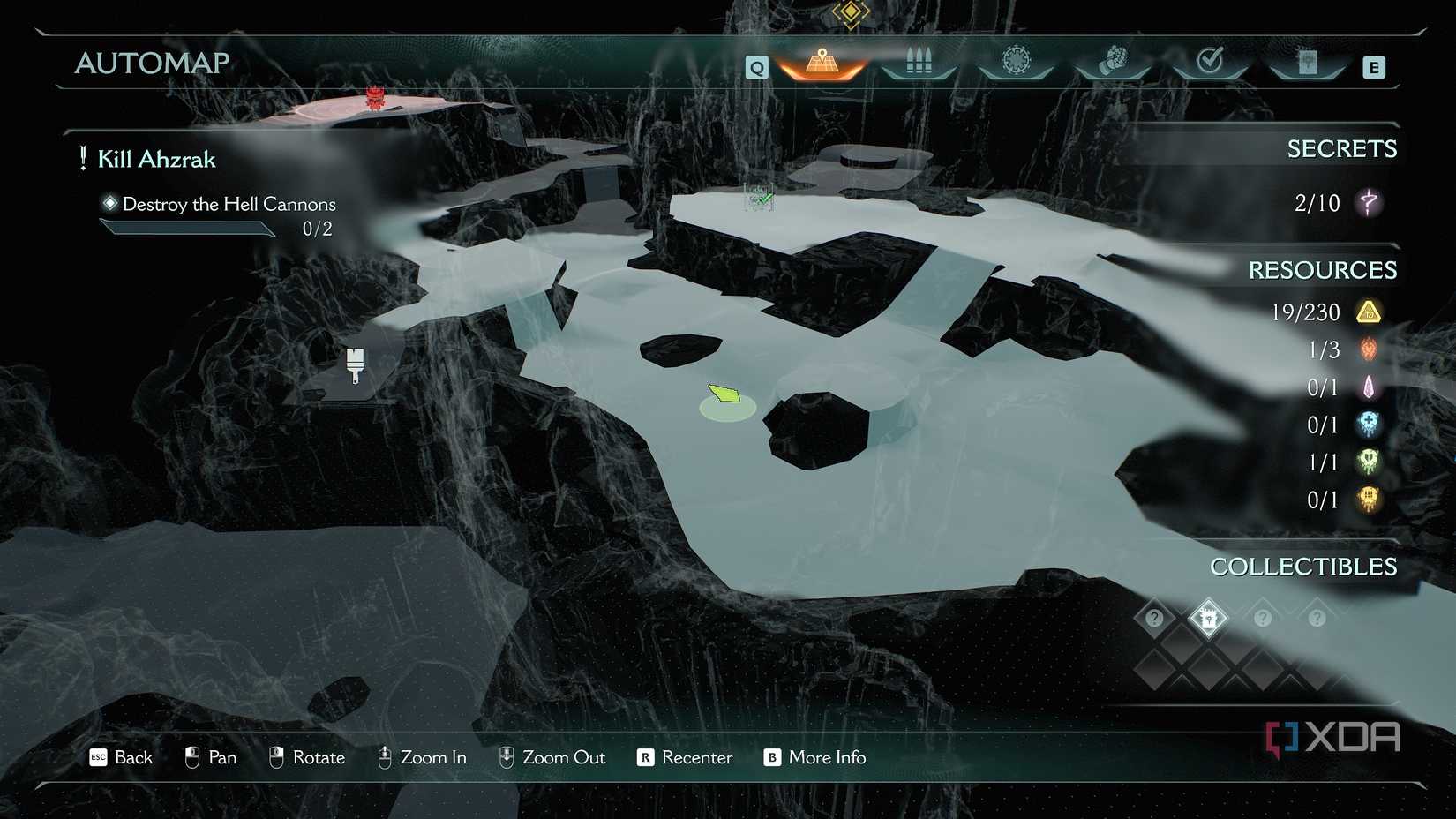The width and height of the screenshot is (1456, 819).
Task: Click the green player arrow marker
Action: (x=724, y=393)
